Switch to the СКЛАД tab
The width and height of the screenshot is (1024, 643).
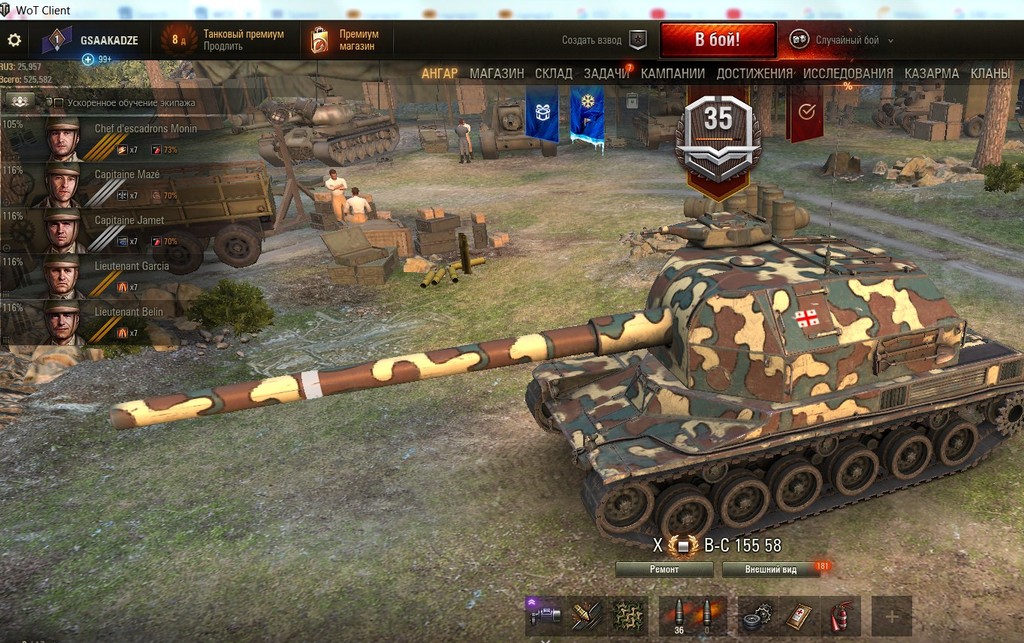tap(553, 74)
